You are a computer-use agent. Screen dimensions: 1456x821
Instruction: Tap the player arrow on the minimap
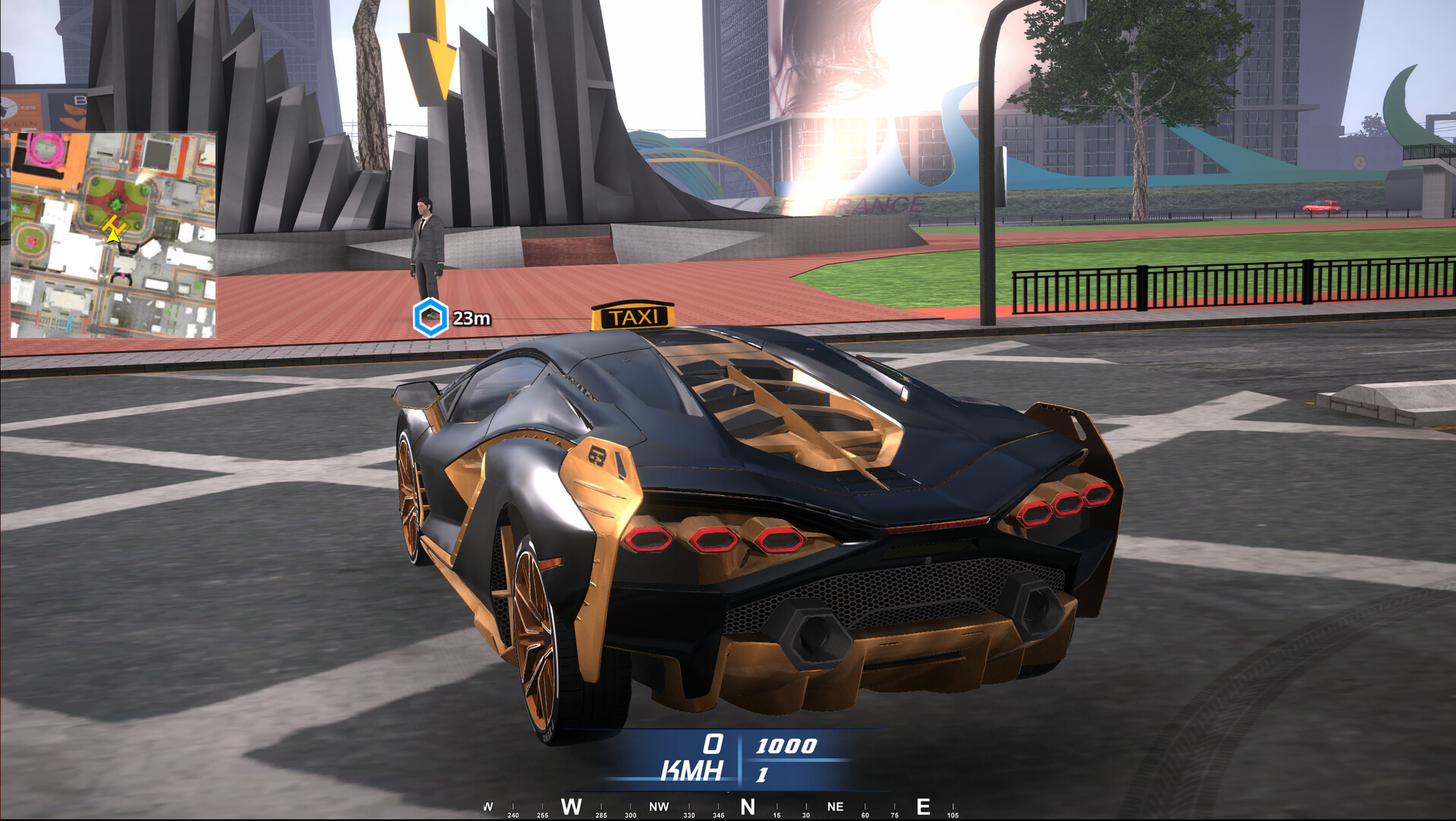[112, 238]
